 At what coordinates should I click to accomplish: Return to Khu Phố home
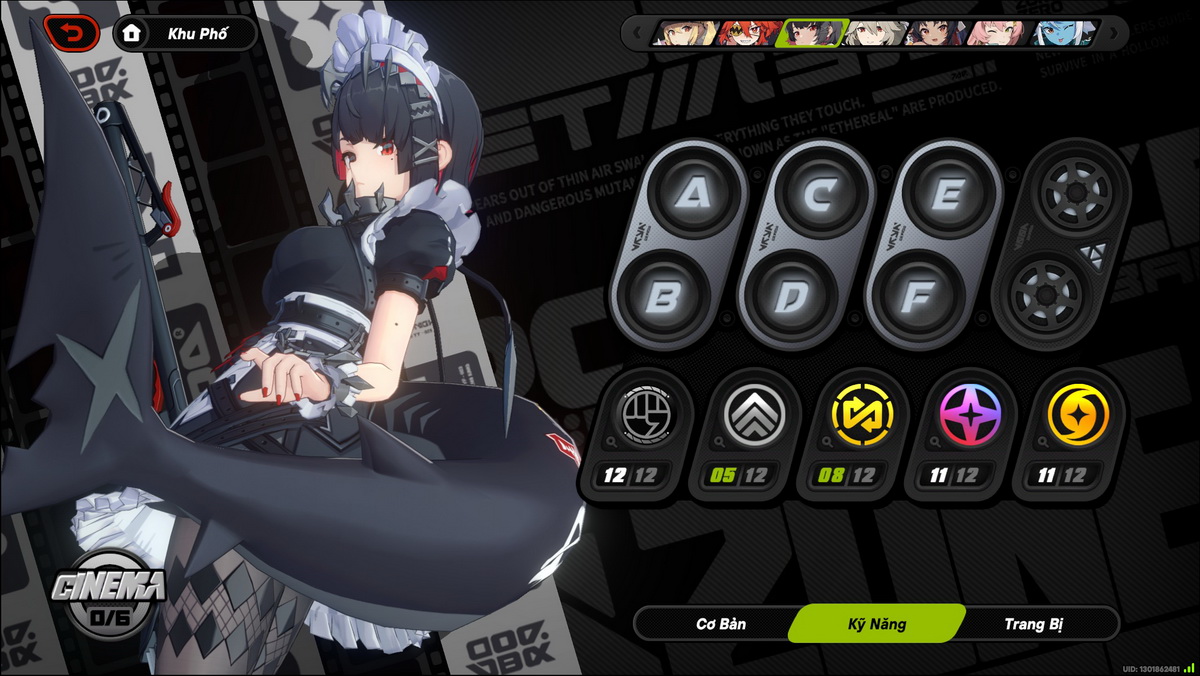click(x=185, y=34)
